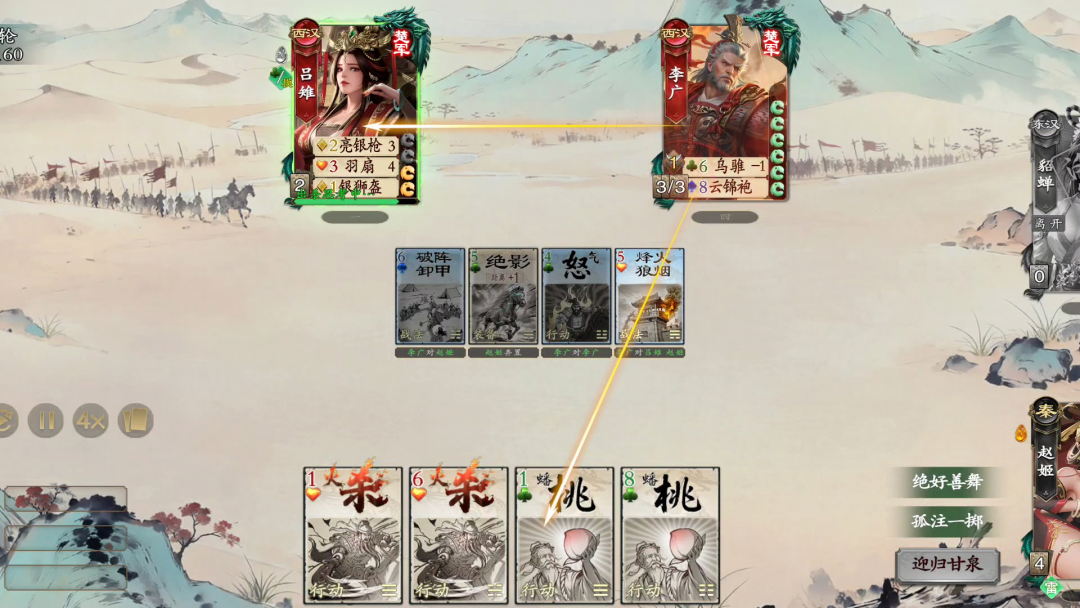The image size is (1080, 608).
Task: Toggle the 4x speed button
Action: coord(90,421)
